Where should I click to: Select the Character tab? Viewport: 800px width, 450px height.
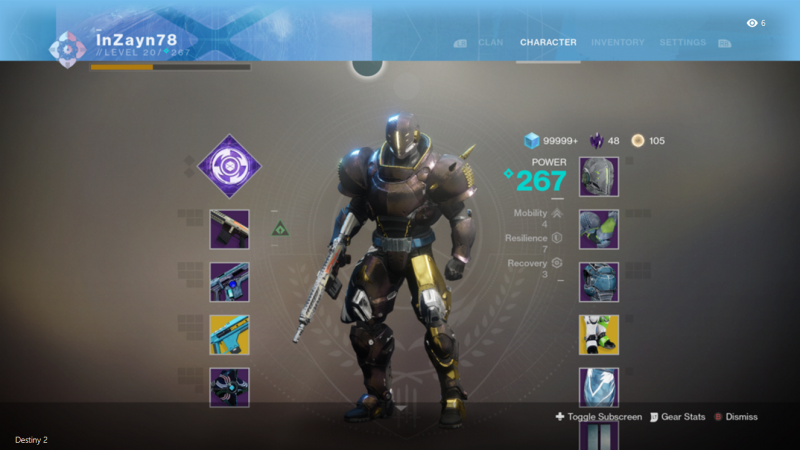(x=548, y=43)
